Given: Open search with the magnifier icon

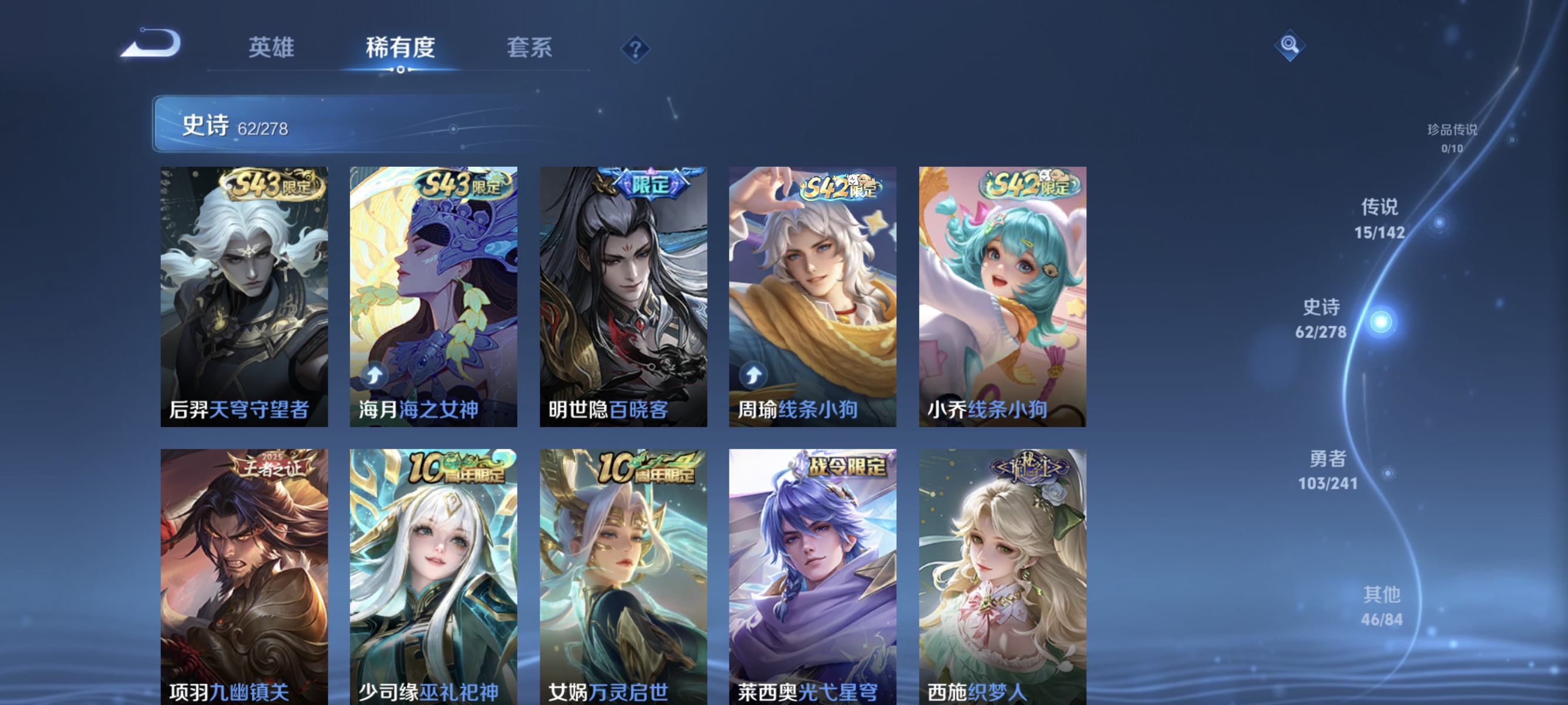Looking at the screenshot, I should pyautogui.click(x=1290, y=45).
